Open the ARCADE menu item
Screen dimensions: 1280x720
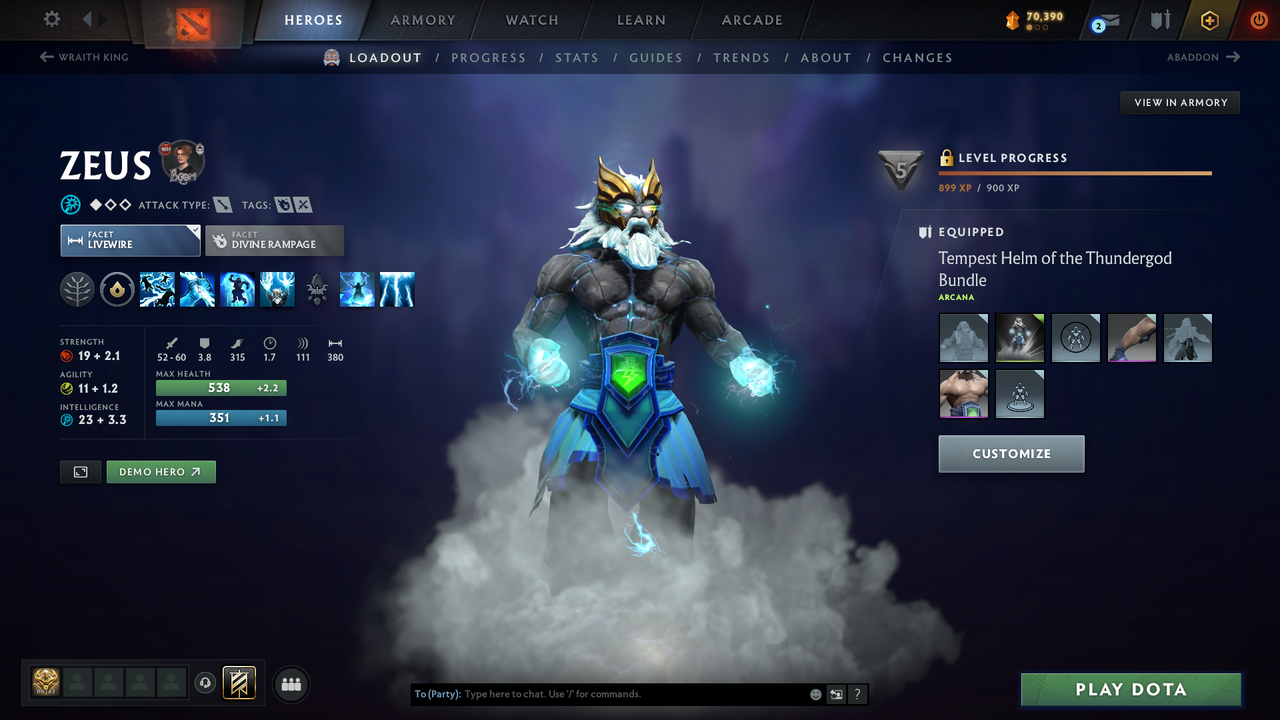[x=751, y=20]
